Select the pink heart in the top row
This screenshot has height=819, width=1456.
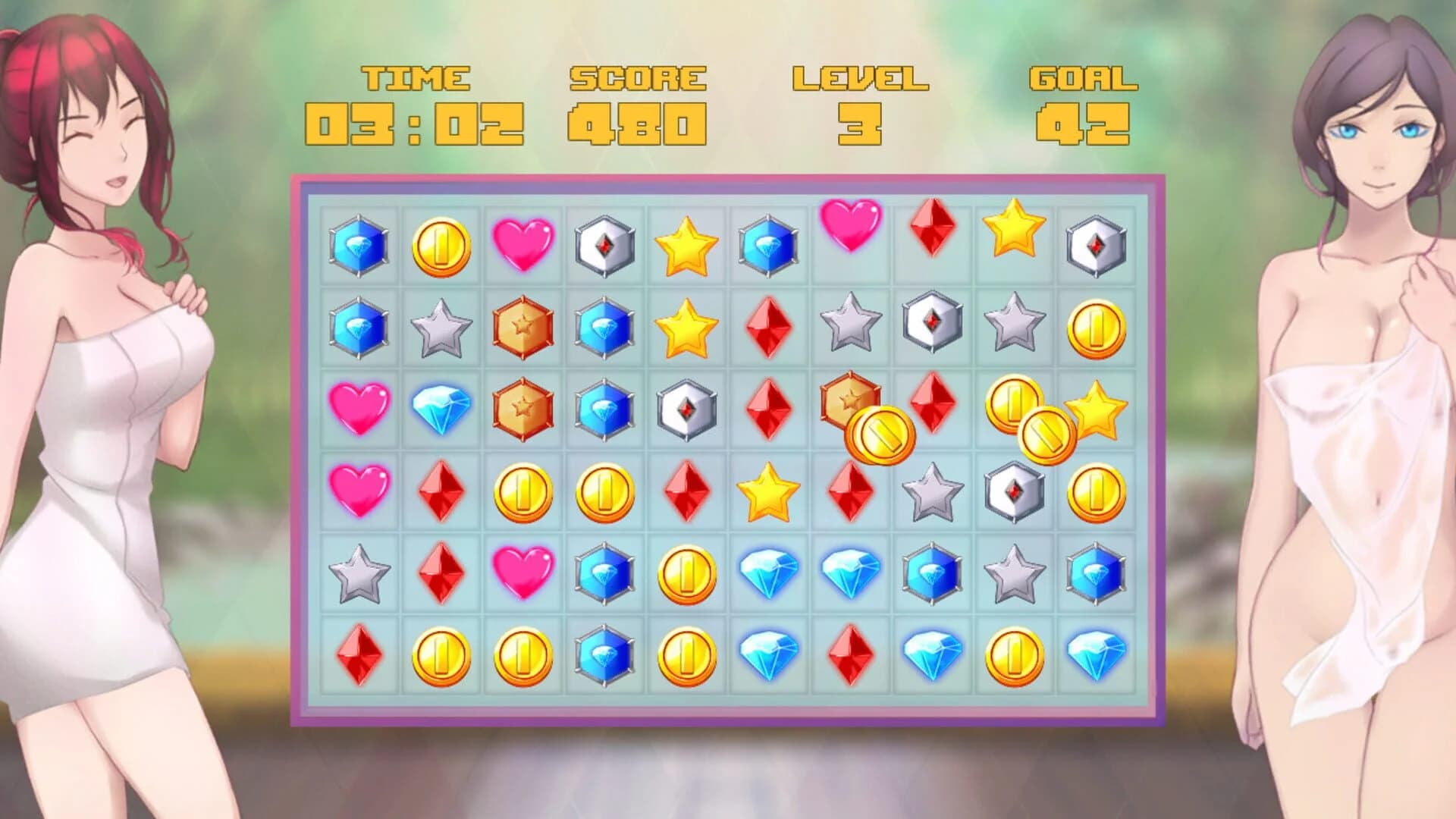(522, 244)
